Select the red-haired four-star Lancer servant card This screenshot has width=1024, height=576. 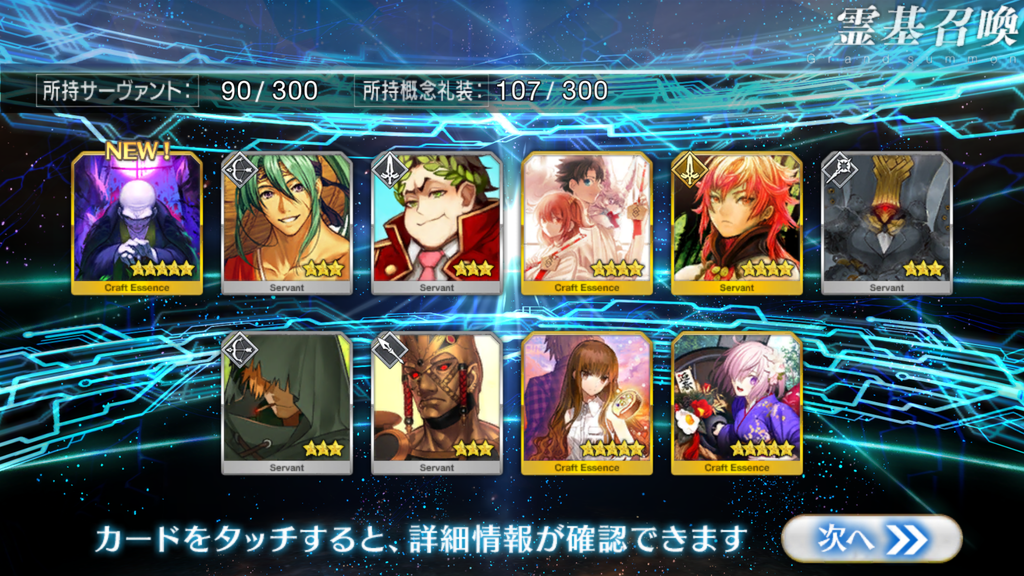tap(737, 223)
